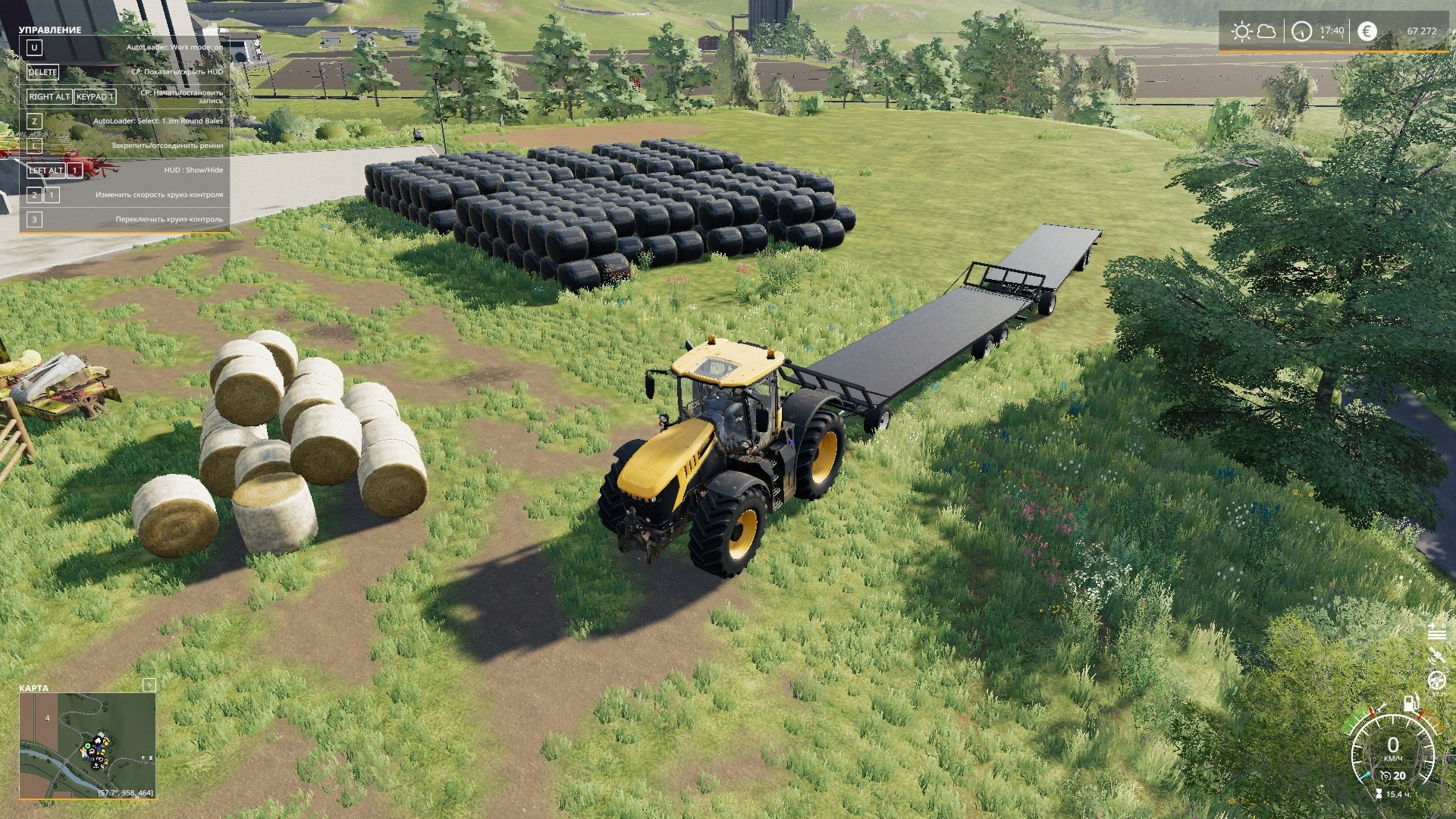Click the gear shift arrow icon above the gauges
The image size is (1456, 819).
(x=1433, y=627)
